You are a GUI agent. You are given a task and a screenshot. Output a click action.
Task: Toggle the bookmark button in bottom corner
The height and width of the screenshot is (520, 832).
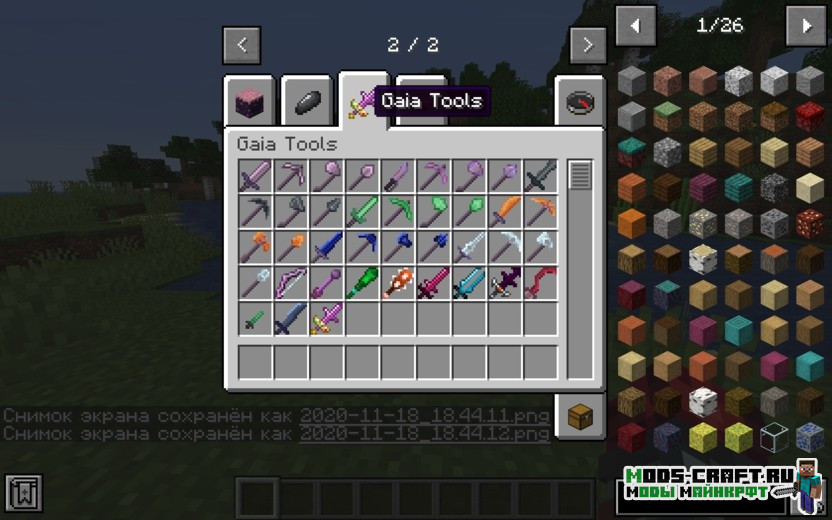[24, 493]
